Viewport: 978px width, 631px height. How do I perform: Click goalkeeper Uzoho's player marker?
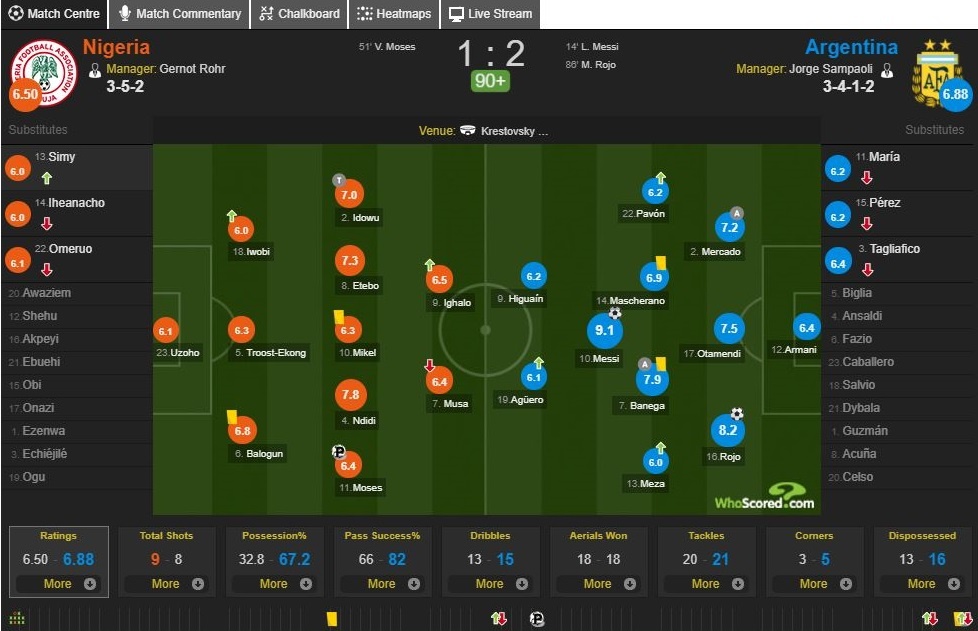(x=166, y=331)
